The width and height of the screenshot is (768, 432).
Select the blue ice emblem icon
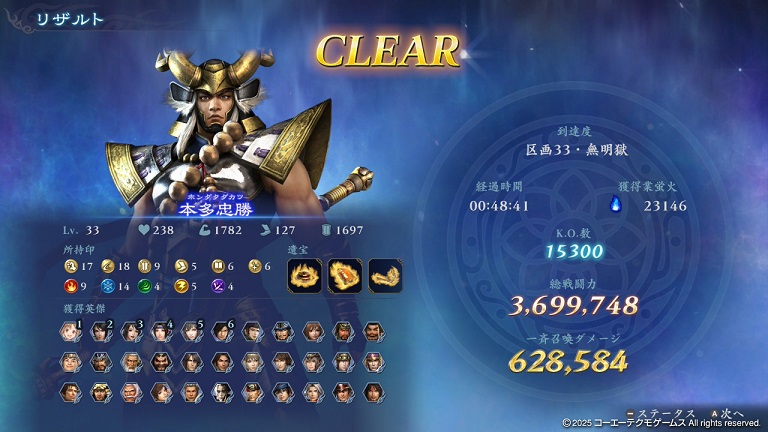[x=107, y=286]
